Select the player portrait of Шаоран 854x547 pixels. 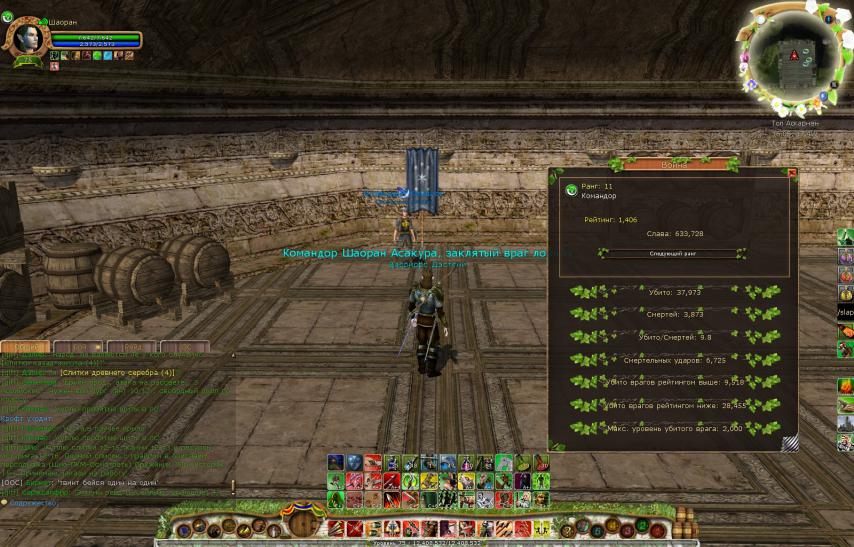(x=23, y=38)
